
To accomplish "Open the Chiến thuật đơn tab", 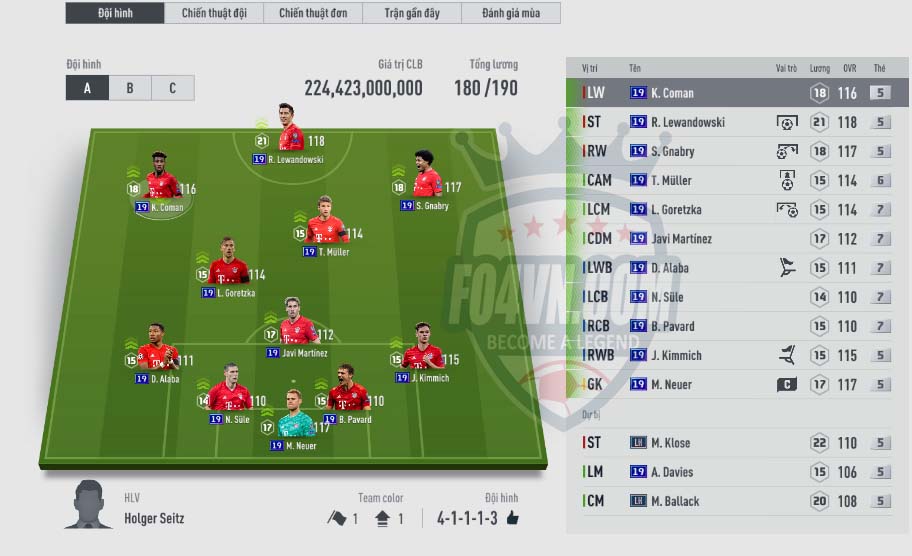I will coord(312,14).
